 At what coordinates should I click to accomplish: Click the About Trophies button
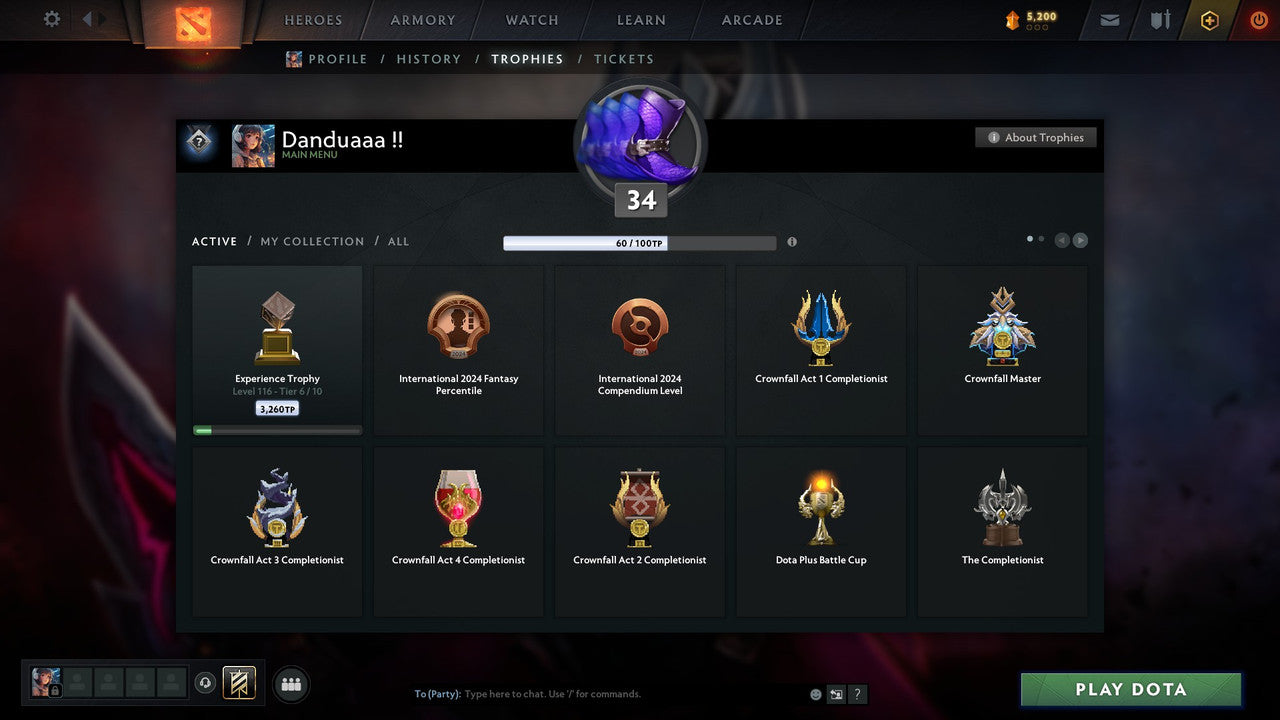point(1036,137)
